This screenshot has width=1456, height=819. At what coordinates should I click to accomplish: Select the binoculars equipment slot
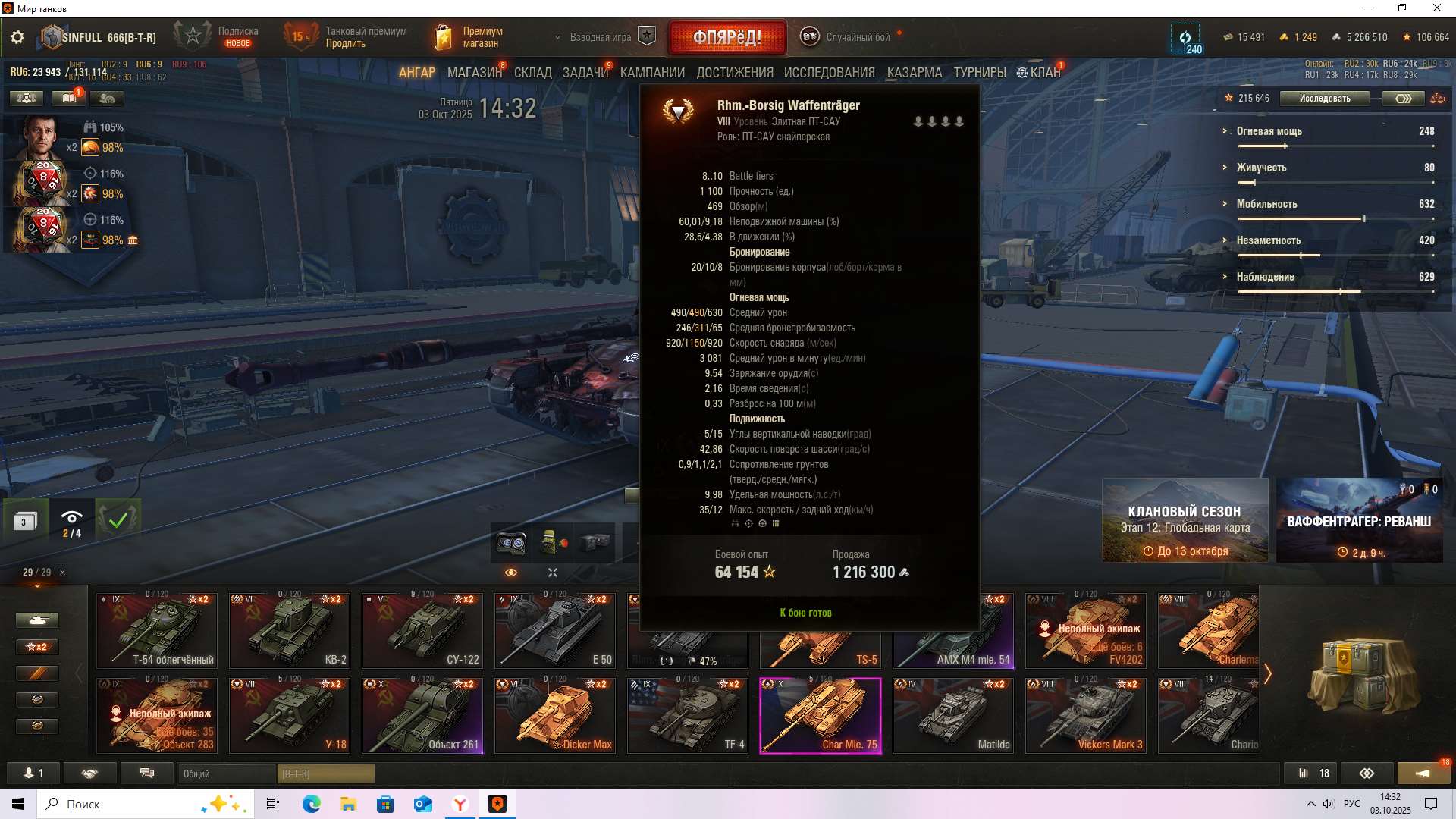(x=513, y=543)
